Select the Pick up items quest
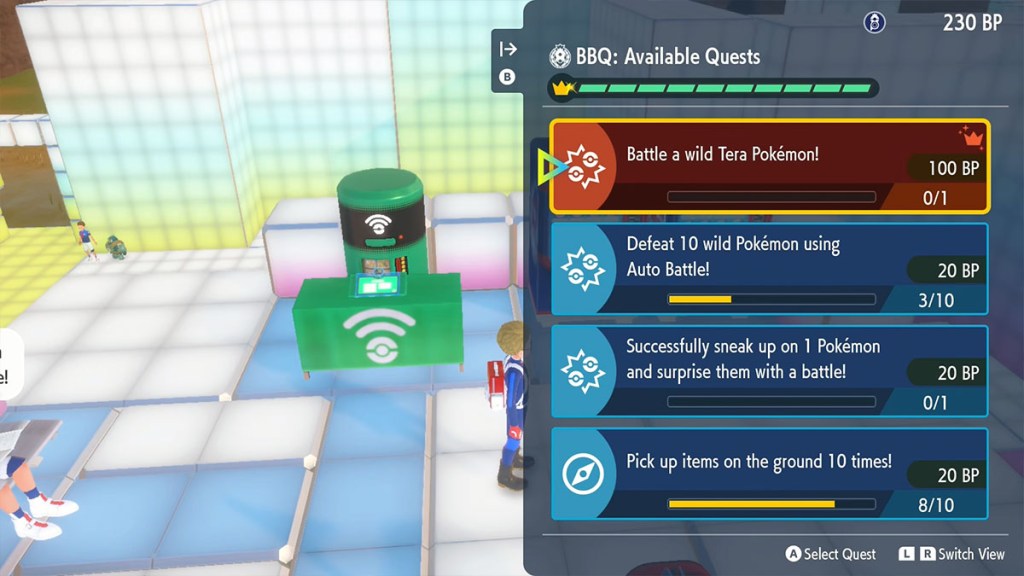This screenshot has height=576, width=1024. click(x=770, y=473)
